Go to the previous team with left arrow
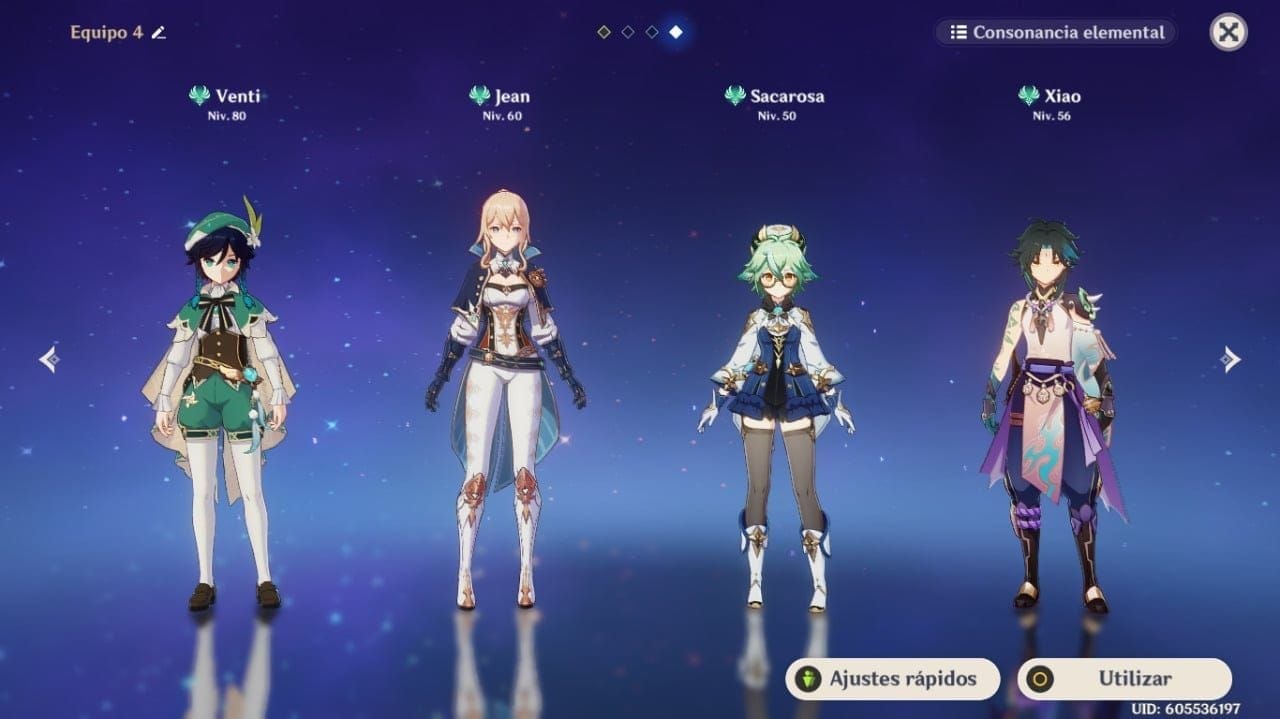The height and width of the screenshot is (719, 1280). coord(48,359)
